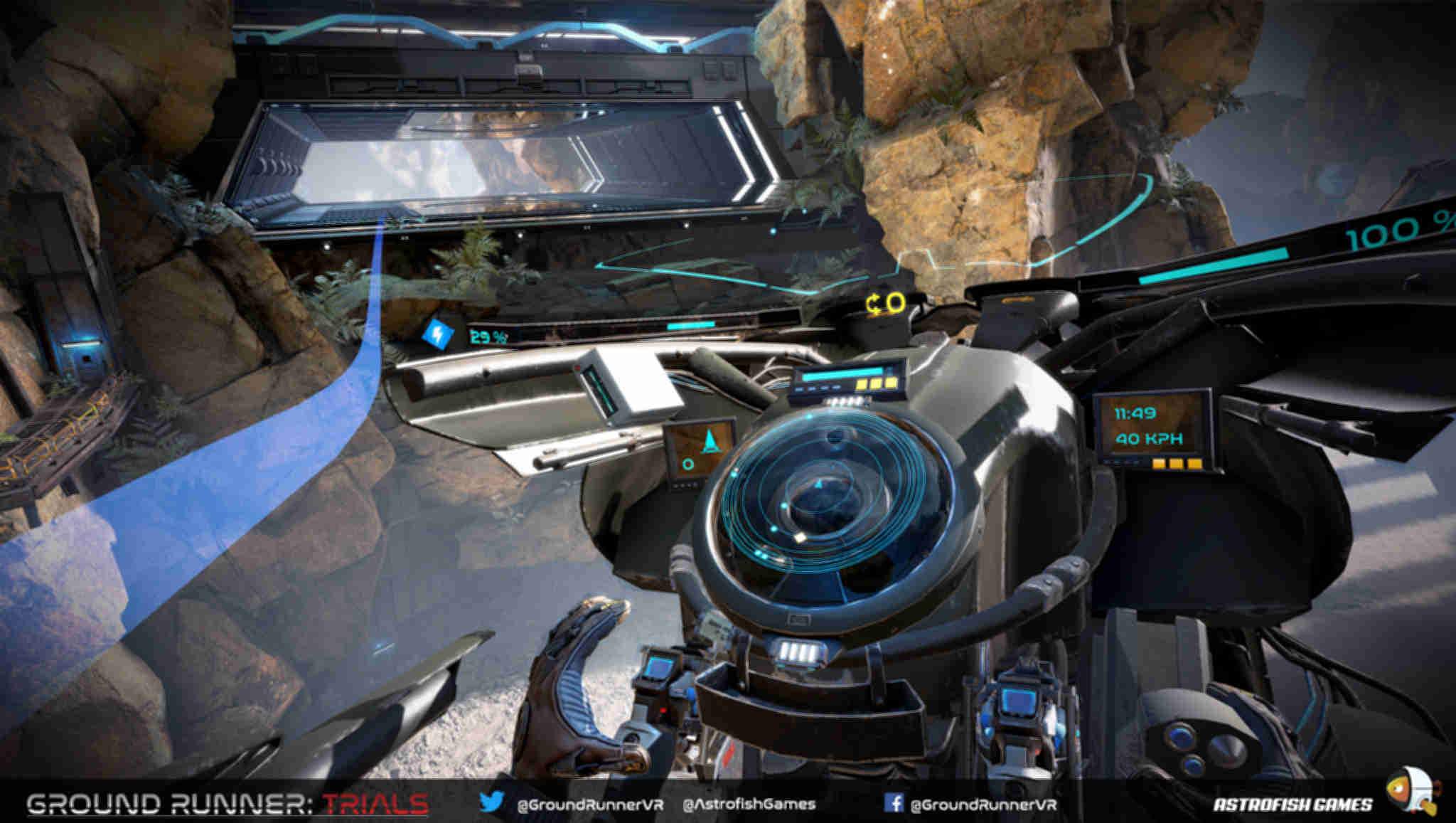Visit the @AstrofishGames handle
1456x823 pixels.
749,805
